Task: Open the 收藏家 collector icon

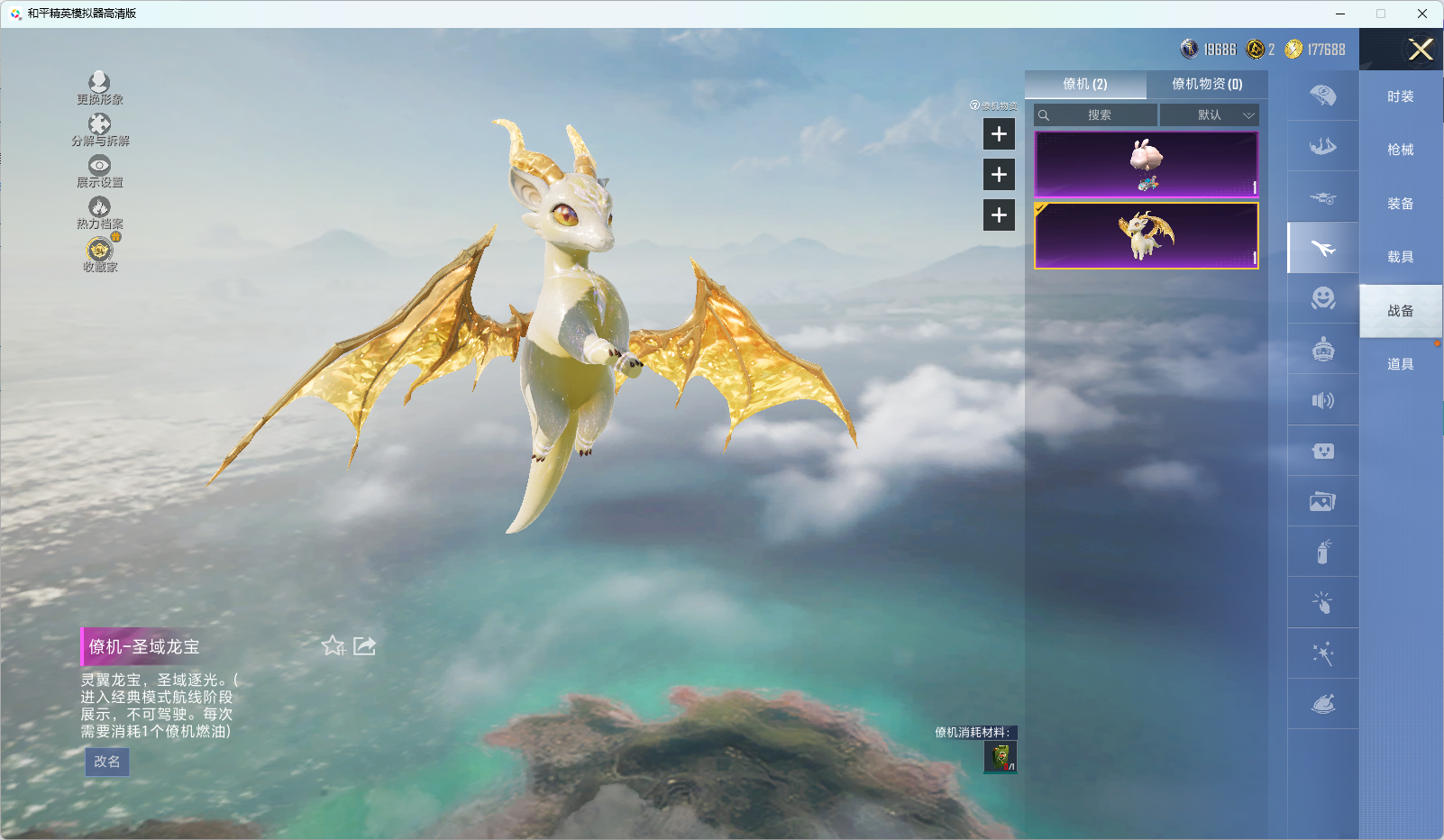Action: tap(99, 254)
